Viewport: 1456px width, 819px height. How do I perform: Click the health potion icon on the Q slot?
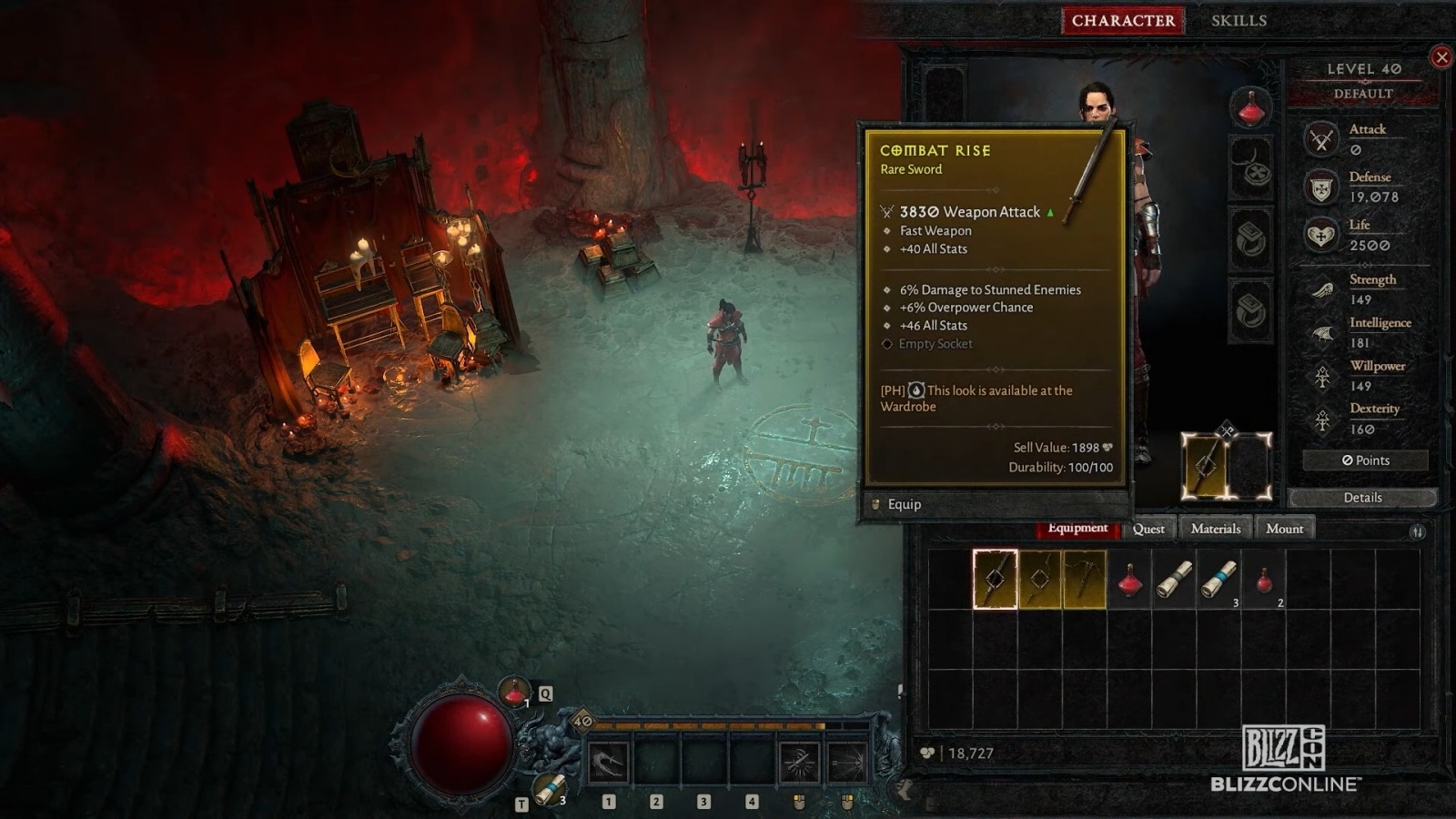[513, 693]
